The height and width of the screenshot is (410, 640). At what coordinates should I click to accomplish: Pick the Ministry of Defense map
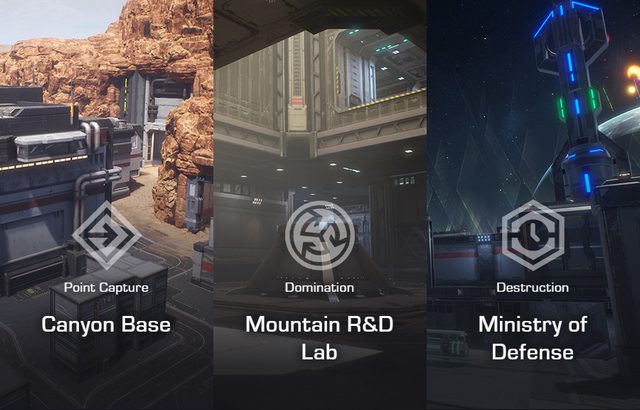[x=532, y=338]
